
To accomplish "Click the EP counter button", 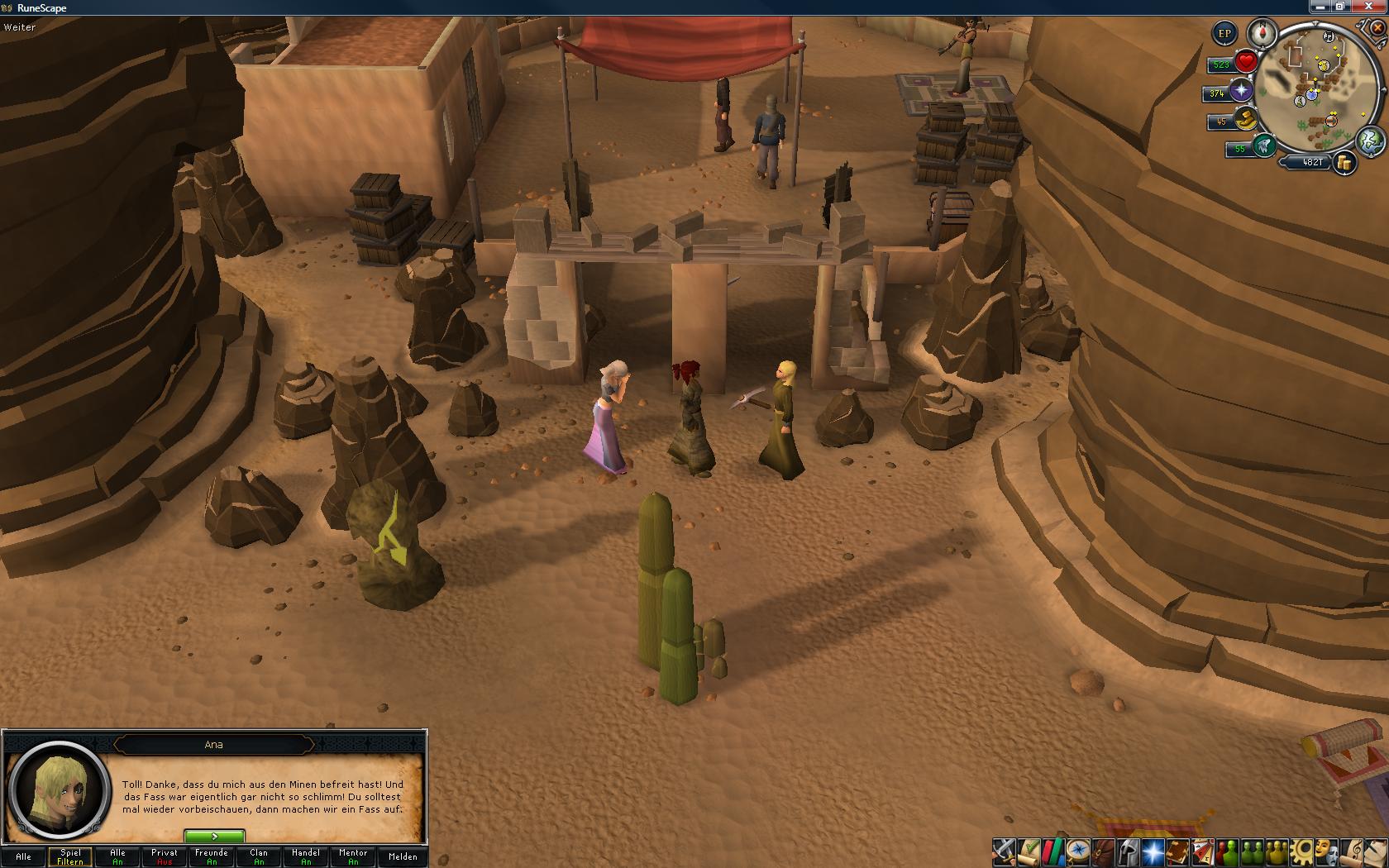I will [x=1224, y=34].
